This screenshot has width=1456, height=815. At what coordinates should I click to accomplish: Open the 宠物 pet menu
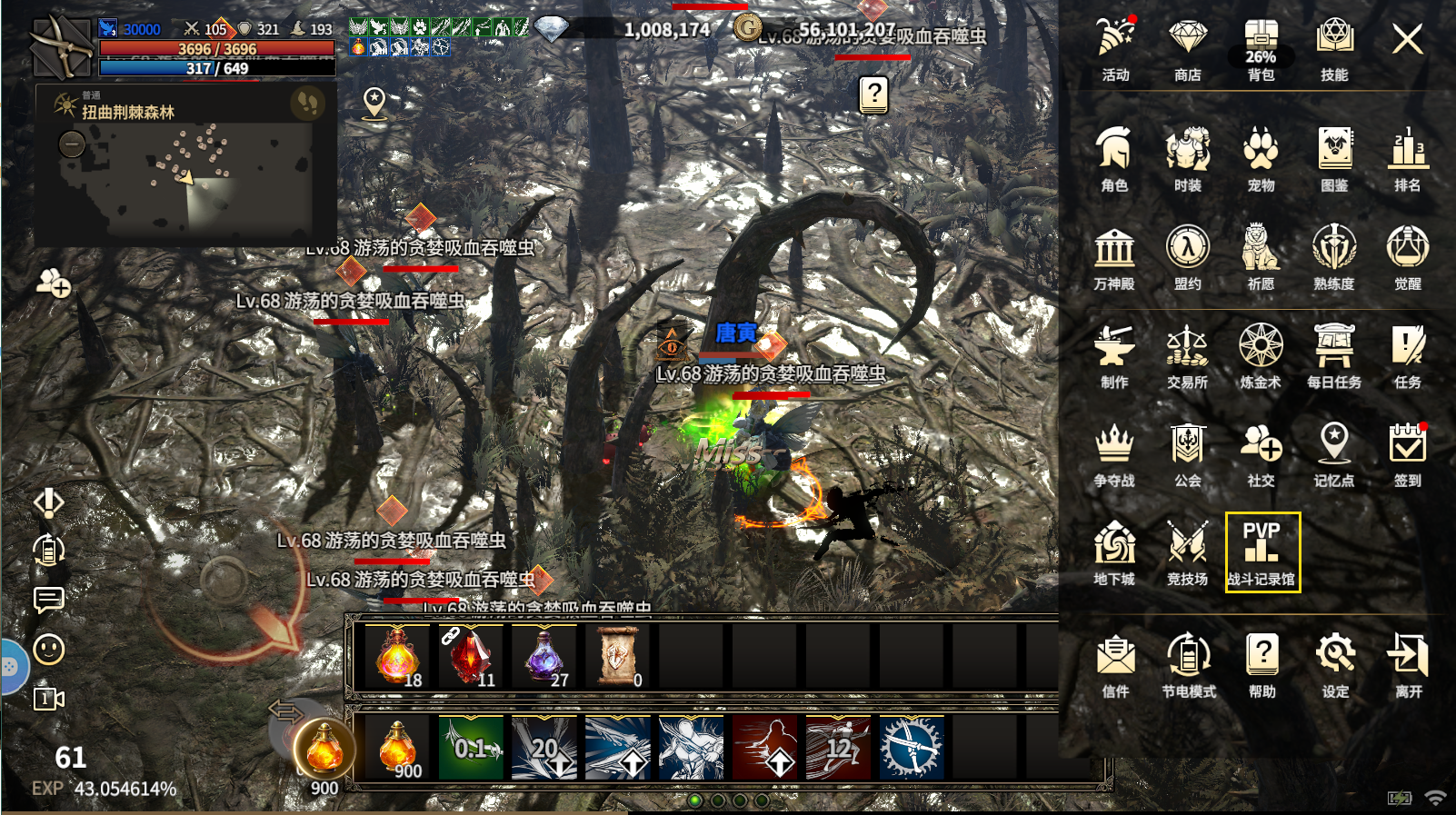pos(1261,159)
